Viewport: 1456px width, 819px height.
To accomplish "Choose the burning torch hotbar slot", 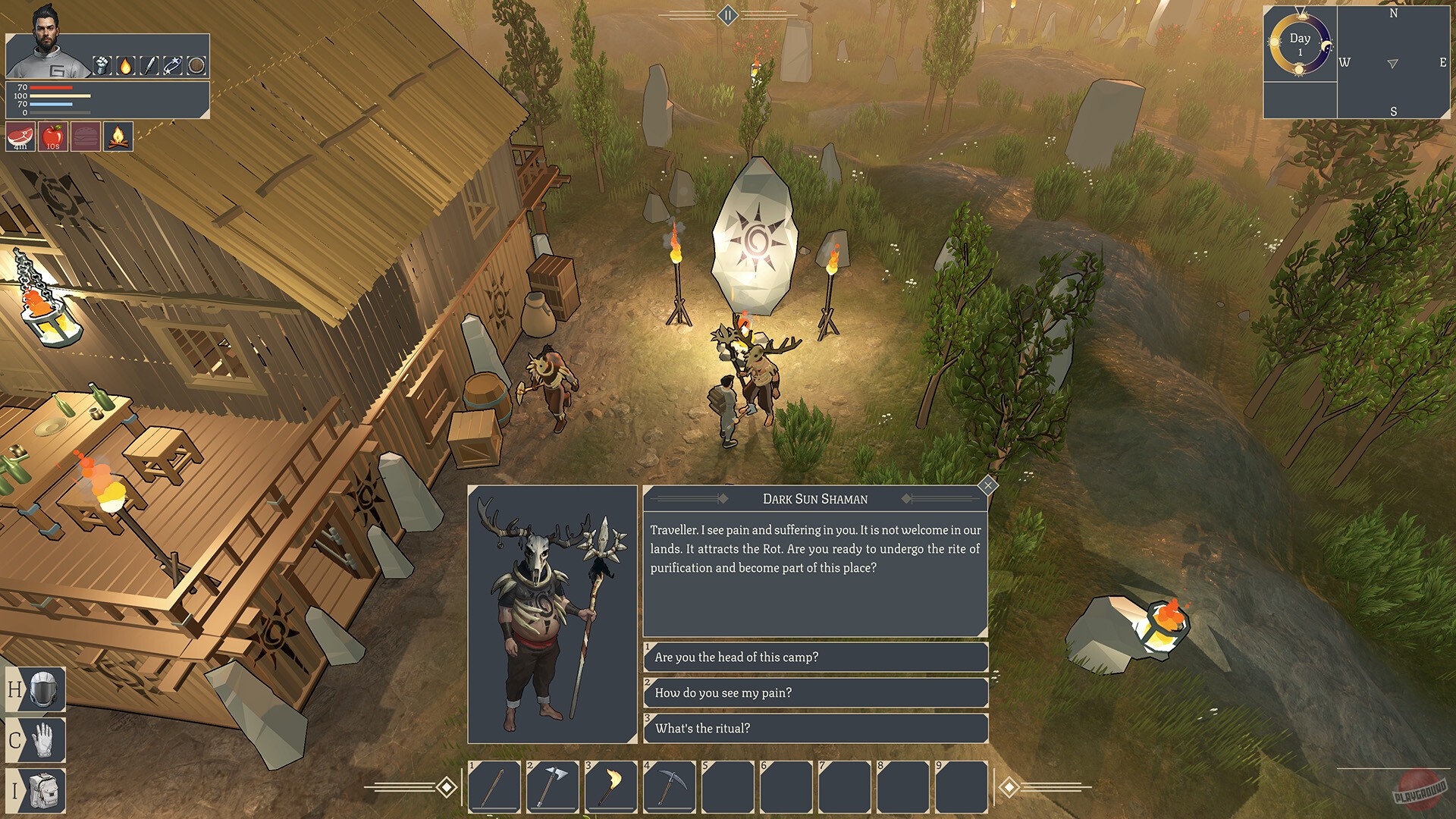I will point(611,787).
